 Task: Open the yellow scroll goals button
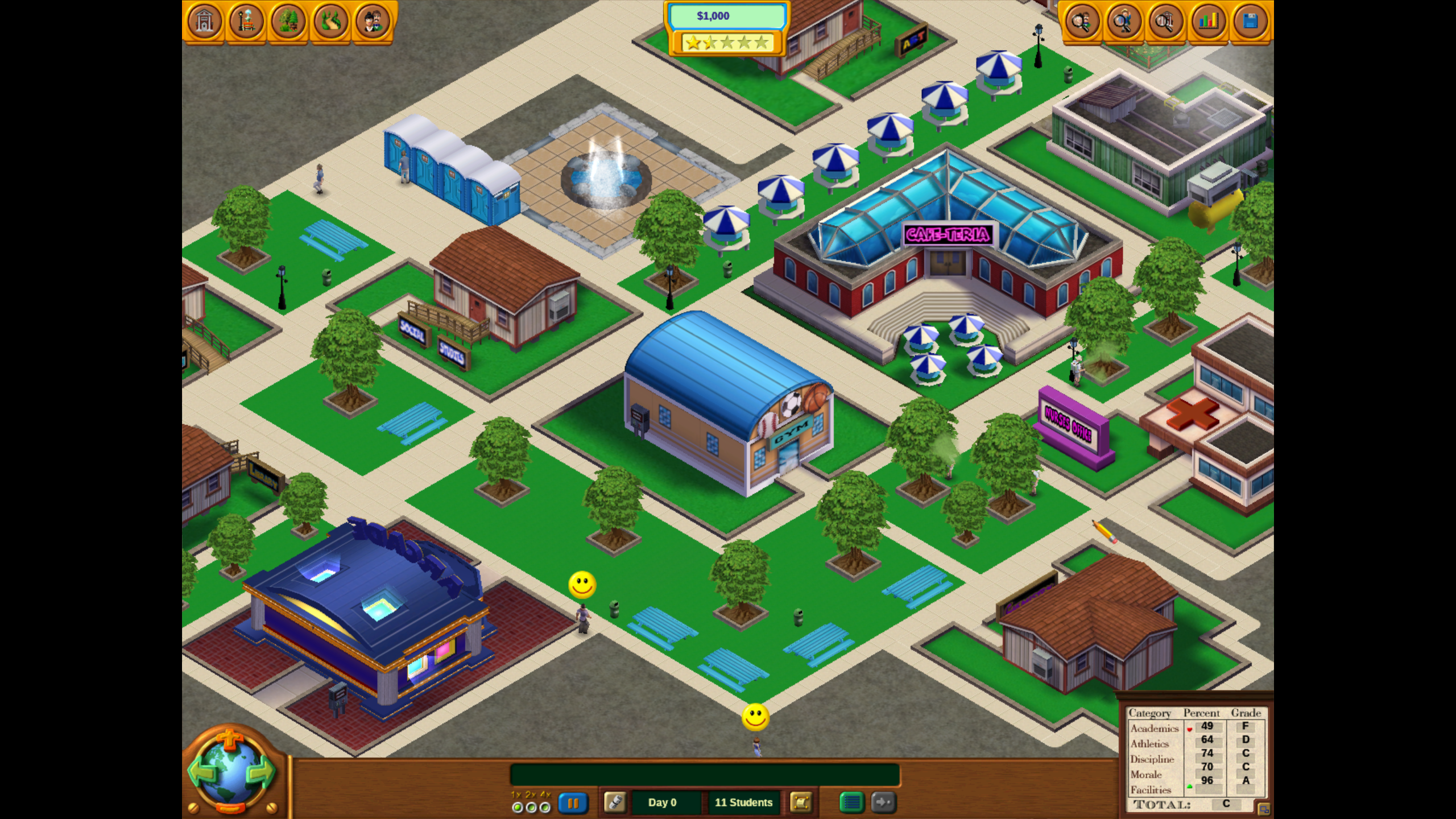tap(801, 803)
